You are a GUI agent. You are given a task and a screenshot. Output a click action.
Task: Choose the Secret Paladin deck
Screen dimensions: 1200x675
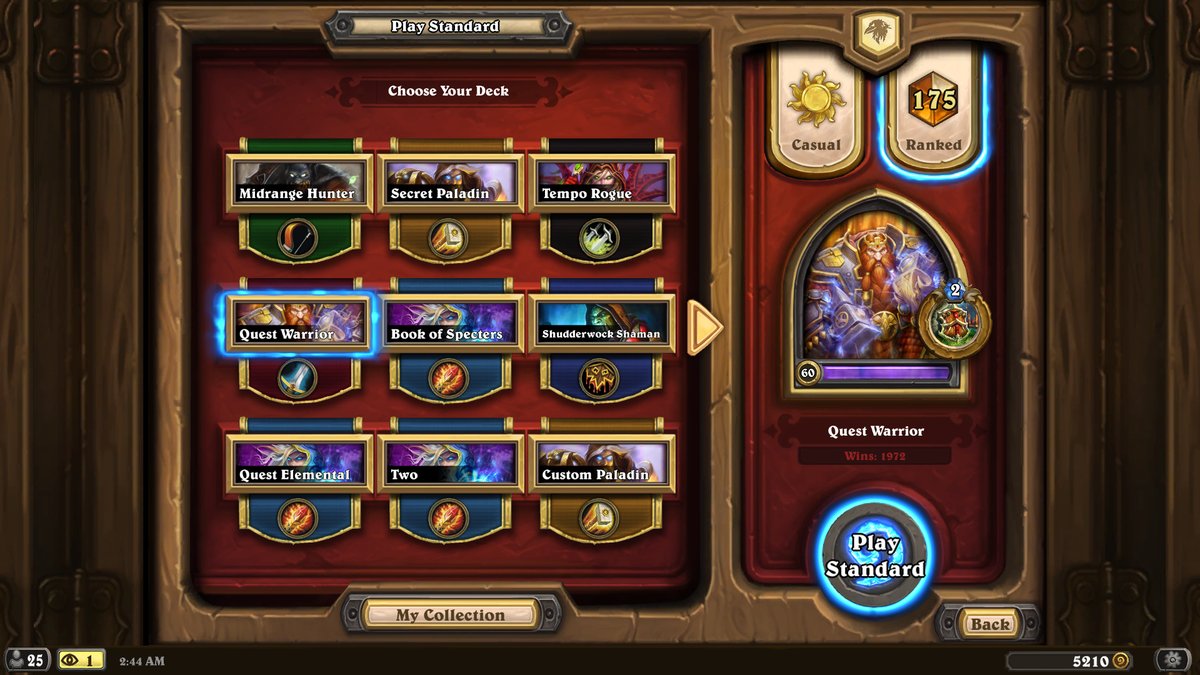[450, 183]
